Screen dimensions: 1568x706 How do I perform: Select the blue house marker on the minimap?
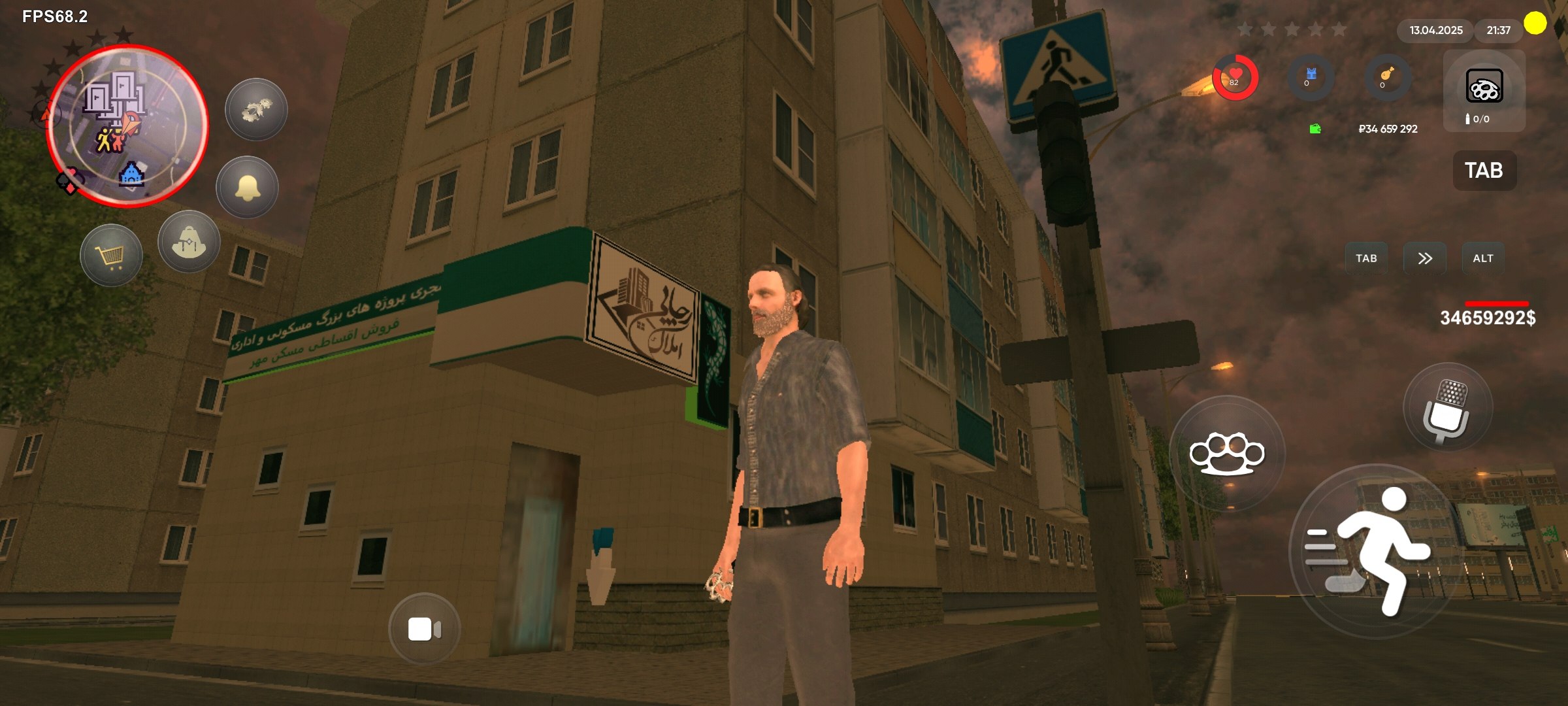(131, 175)
